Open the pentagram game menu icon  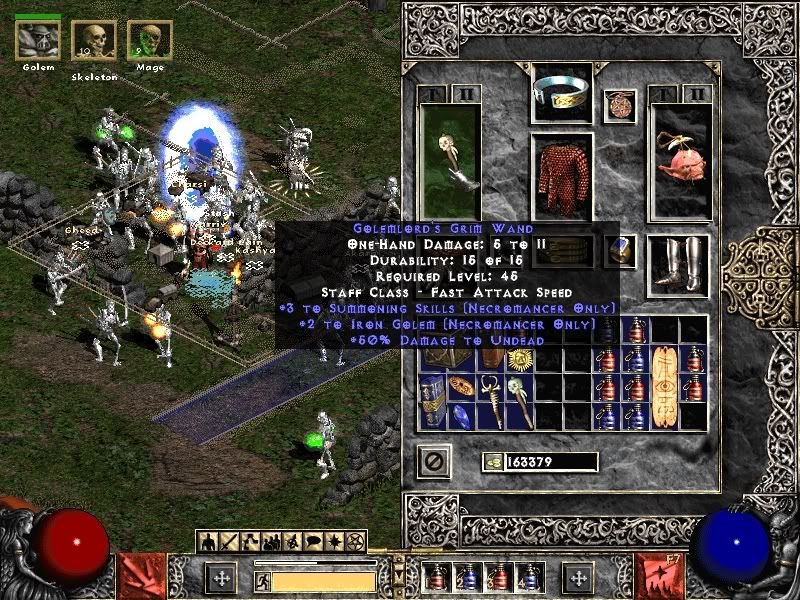tap(355, 542)
